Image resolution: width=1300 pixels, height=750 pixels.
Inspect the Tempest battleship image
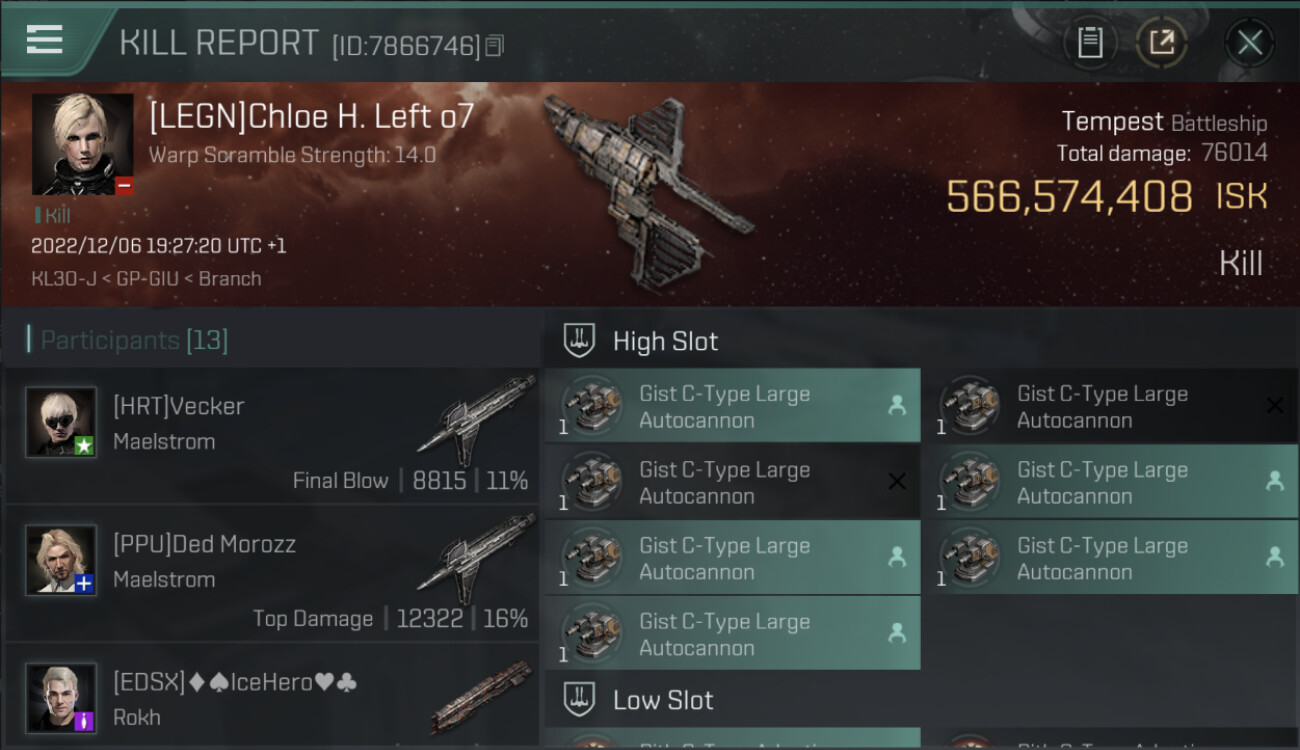tap(645, 190)
